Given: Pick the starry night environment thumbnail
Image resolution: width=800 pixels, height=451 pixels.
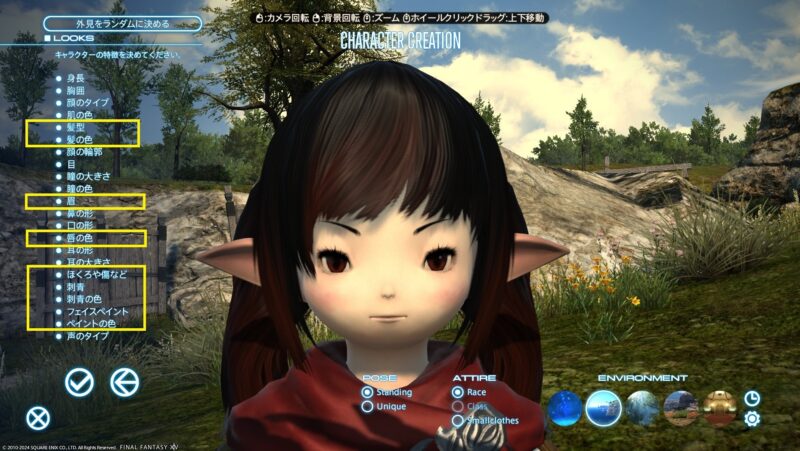Looking at the screenshot, I should (x=565, y=408).
